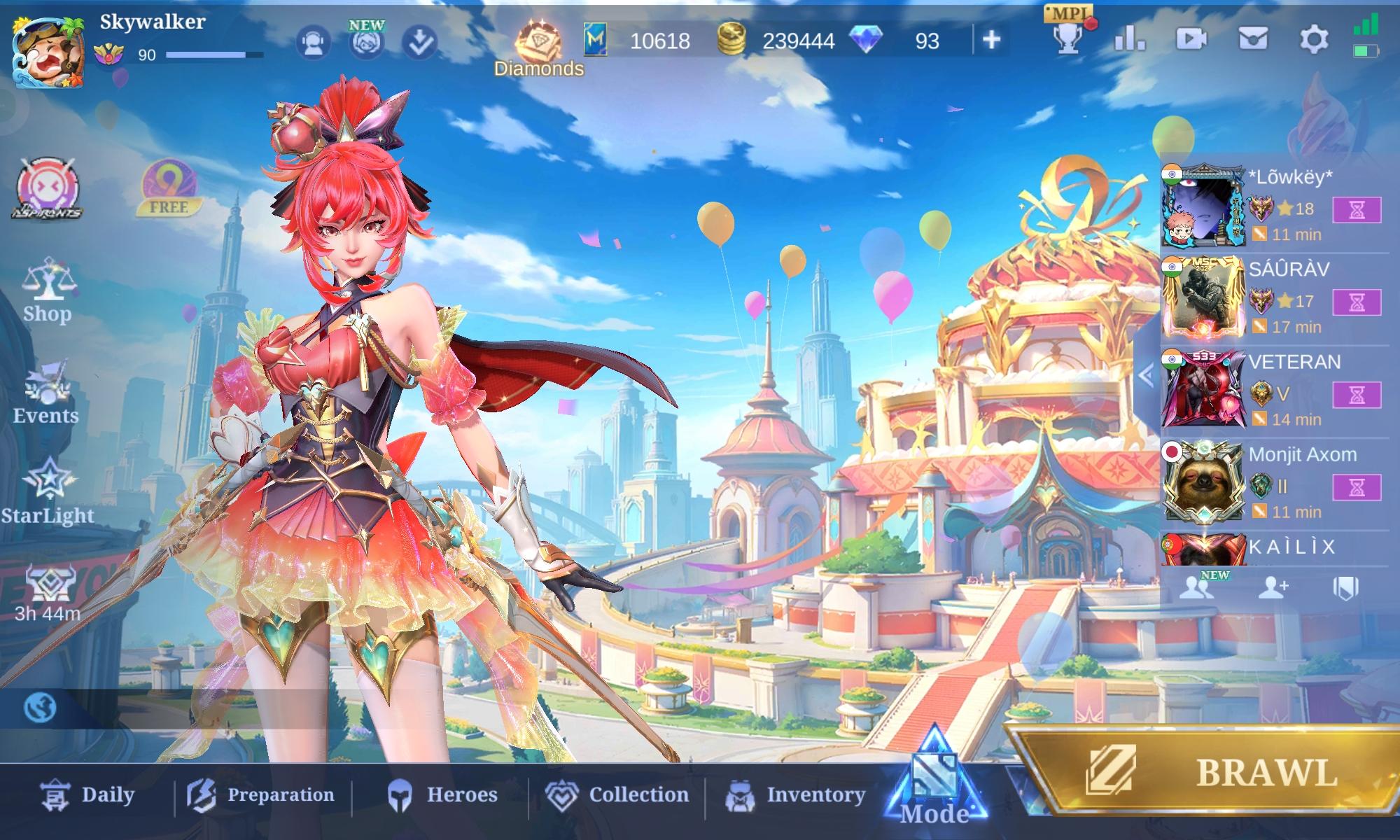Open the settings gear
Viewport: 1400px width, 840px height.
(1311, 41)
